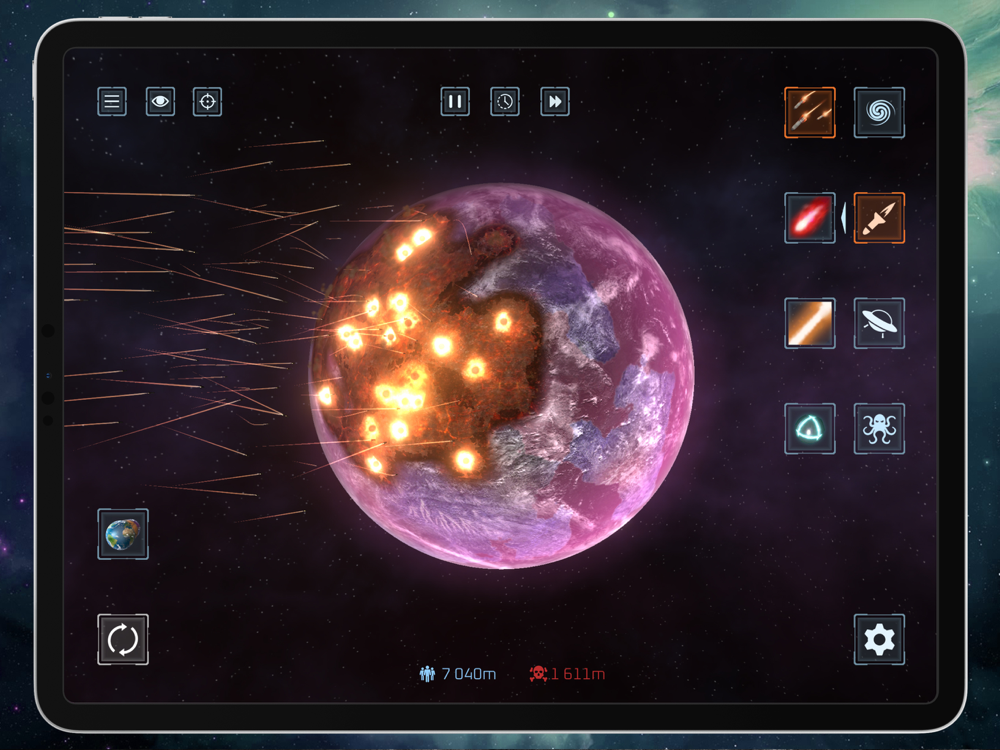Select the orange laser beam weapon
This screenshot has width=1000, height=750.
click(x=810, y=323)
